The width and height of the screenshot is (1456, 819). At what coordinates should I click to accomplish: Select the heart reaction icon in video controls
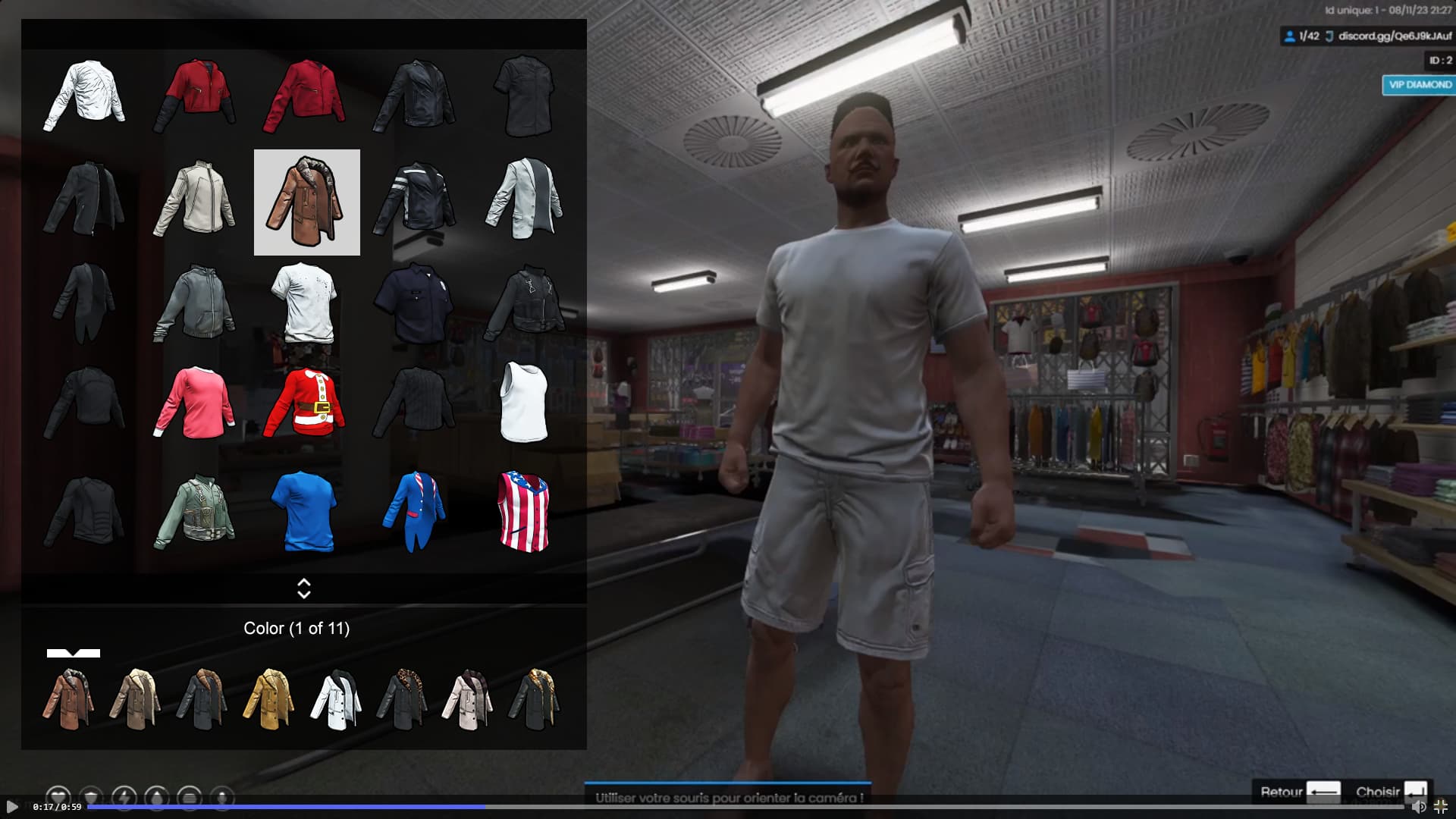(x=58, y=796)
